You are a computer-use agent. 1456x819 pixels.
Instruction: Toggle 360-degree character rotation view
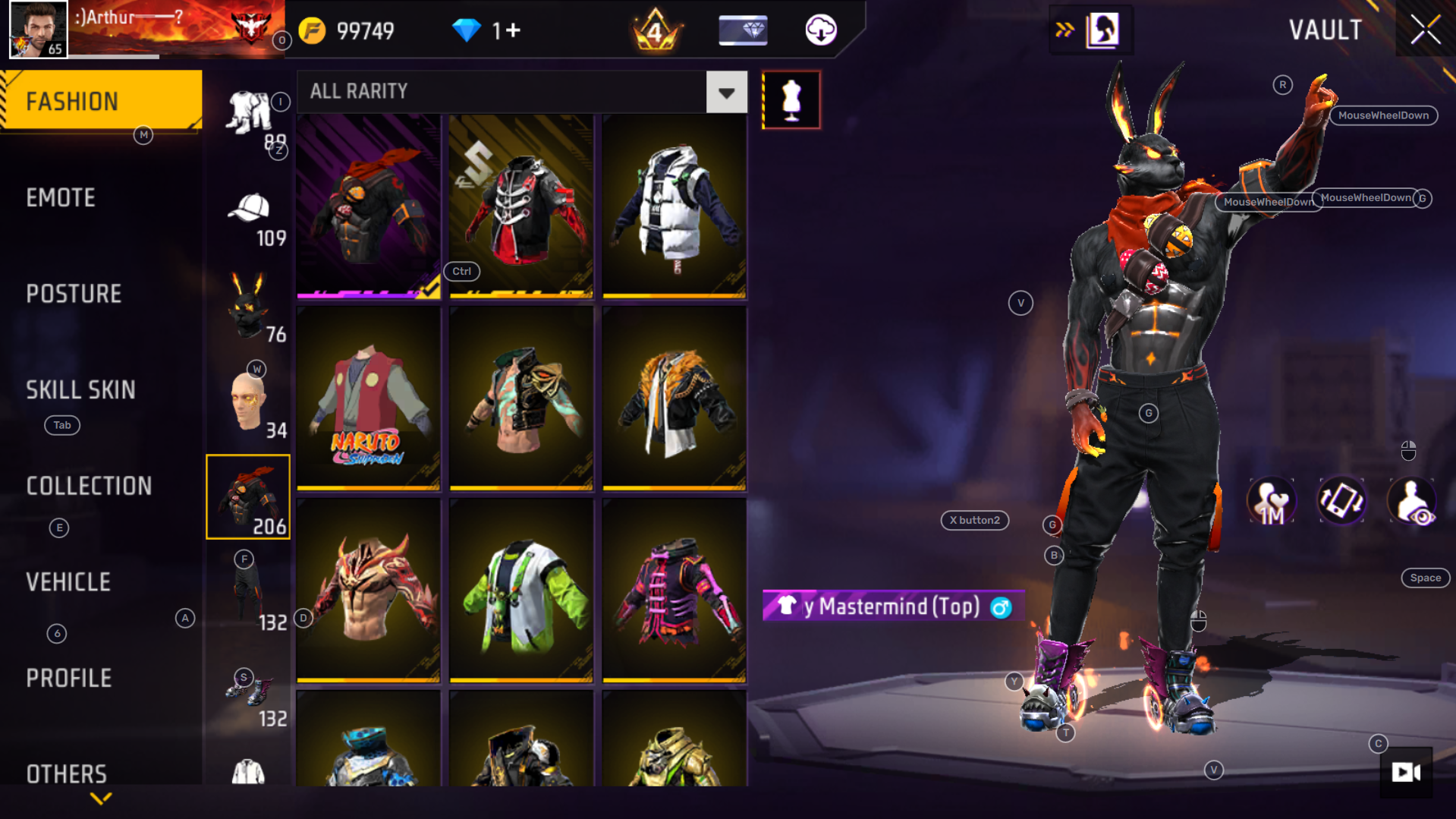[1341, 501]
